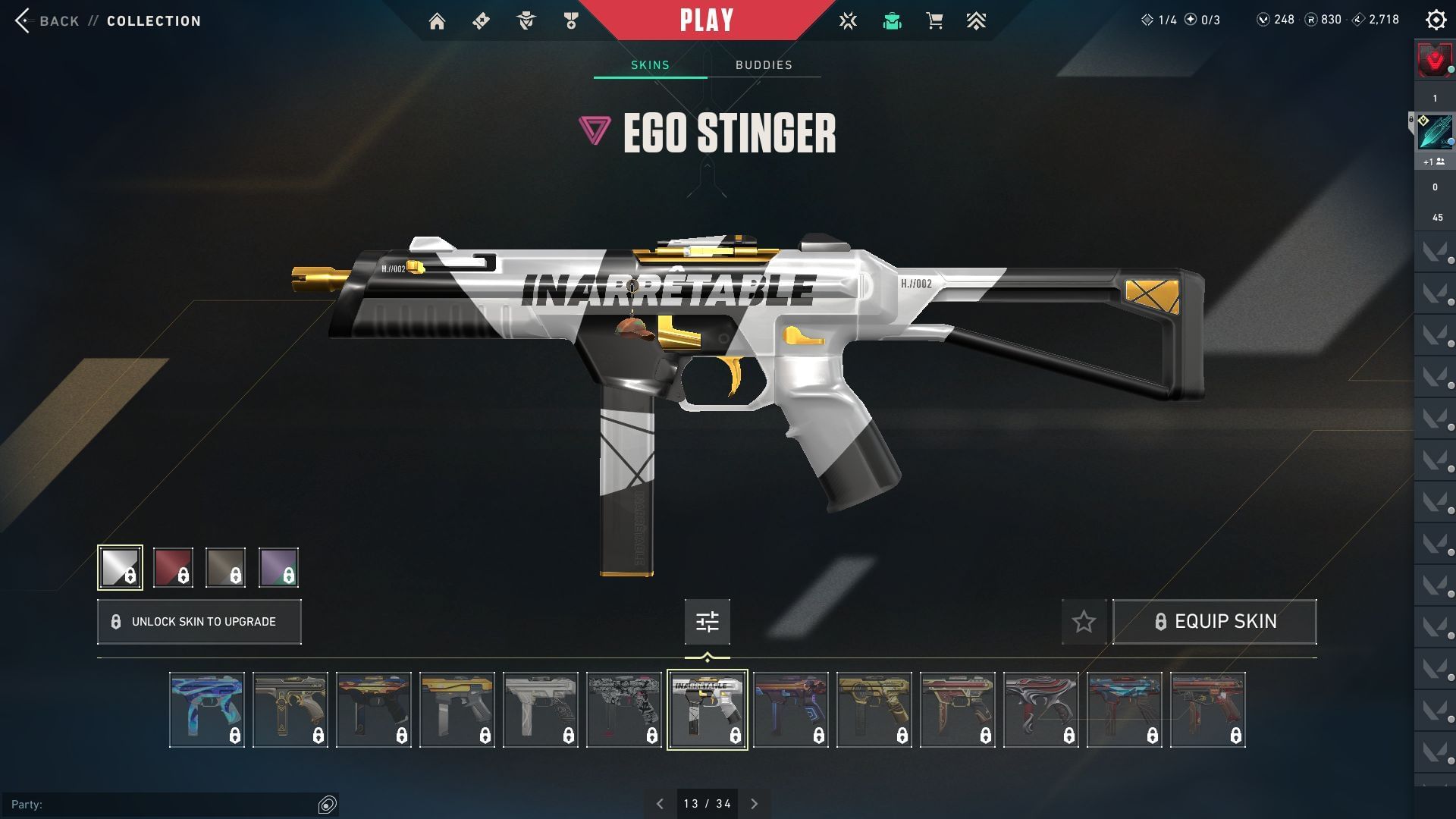Open the skin filter sliders button

click(x=707, y=622)
